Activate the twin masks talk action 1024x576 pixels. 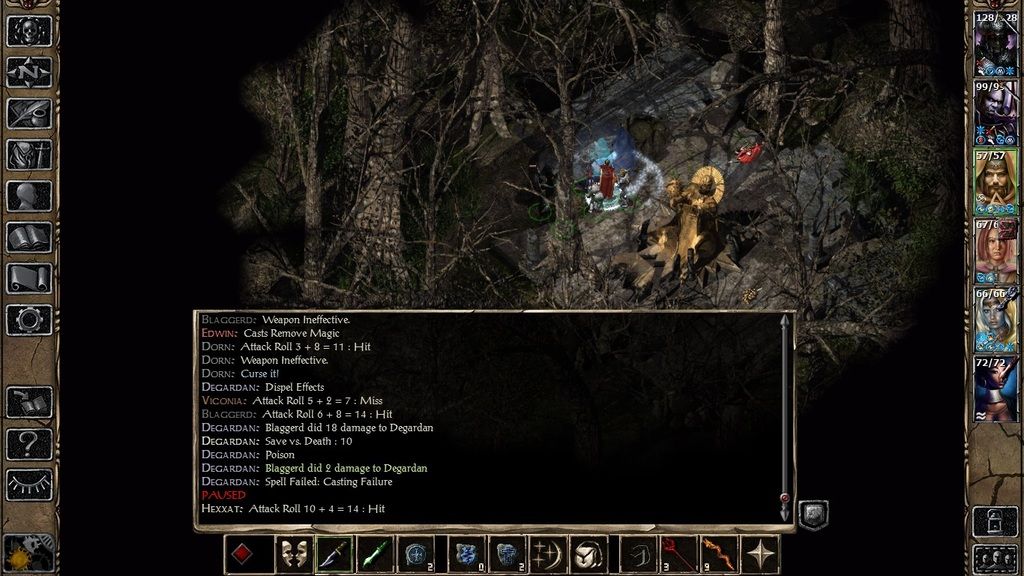coord(293,554)
